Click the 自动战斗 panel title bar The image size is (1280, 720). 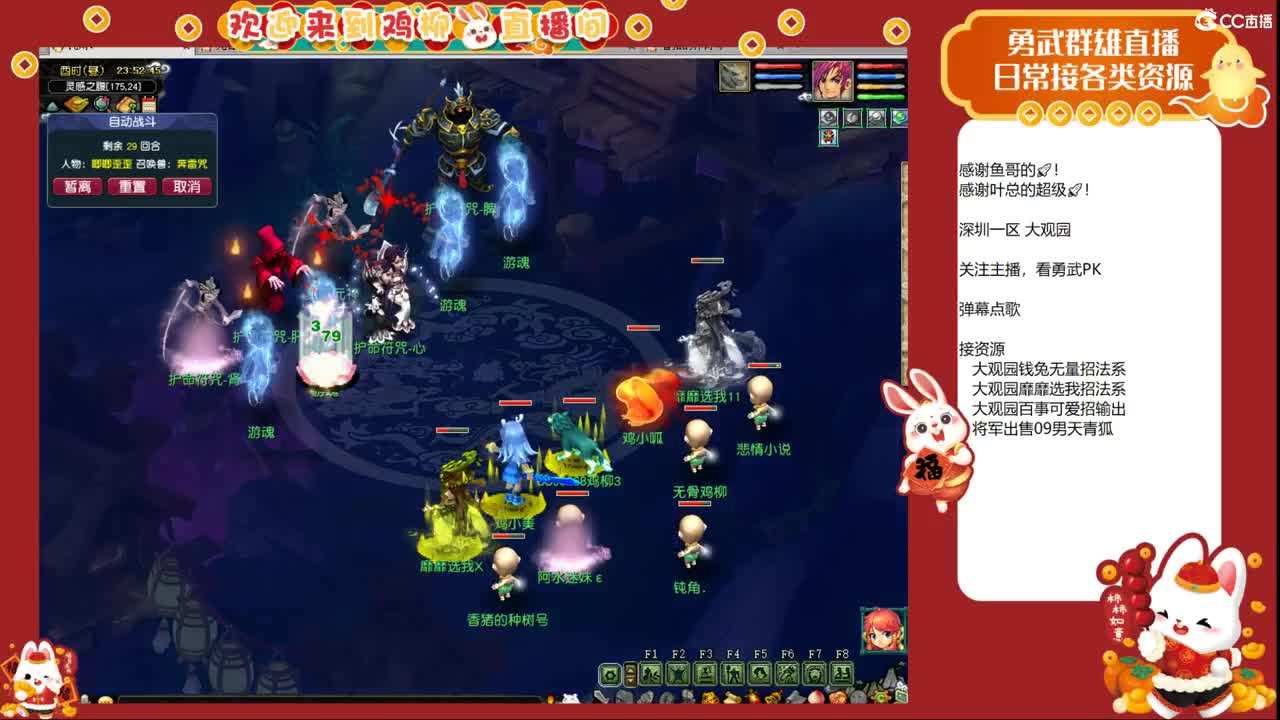133,122
